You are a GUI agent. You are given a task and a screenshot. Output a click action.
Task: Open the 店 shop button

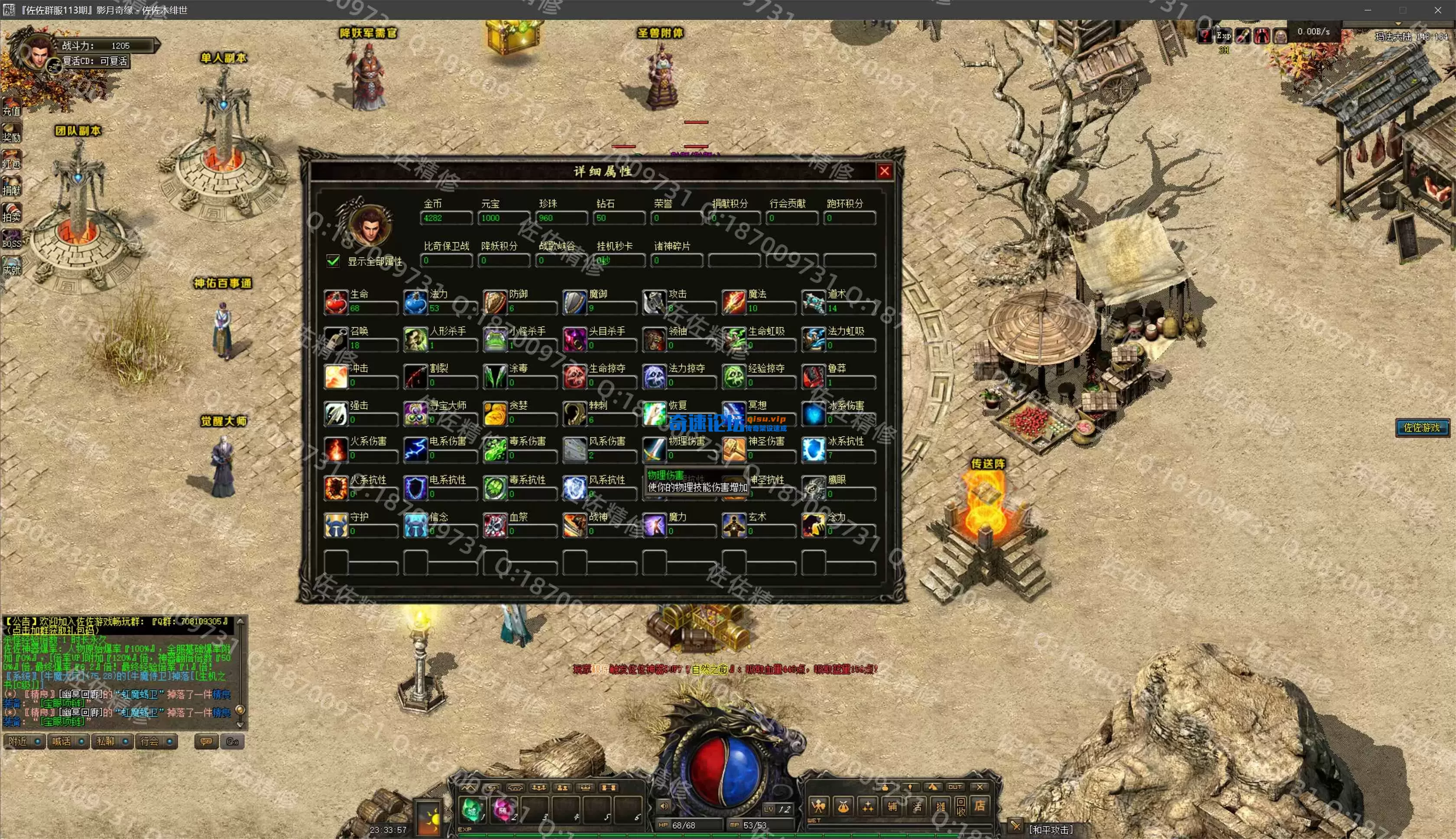pyautogui.click(x=979, y=806)
